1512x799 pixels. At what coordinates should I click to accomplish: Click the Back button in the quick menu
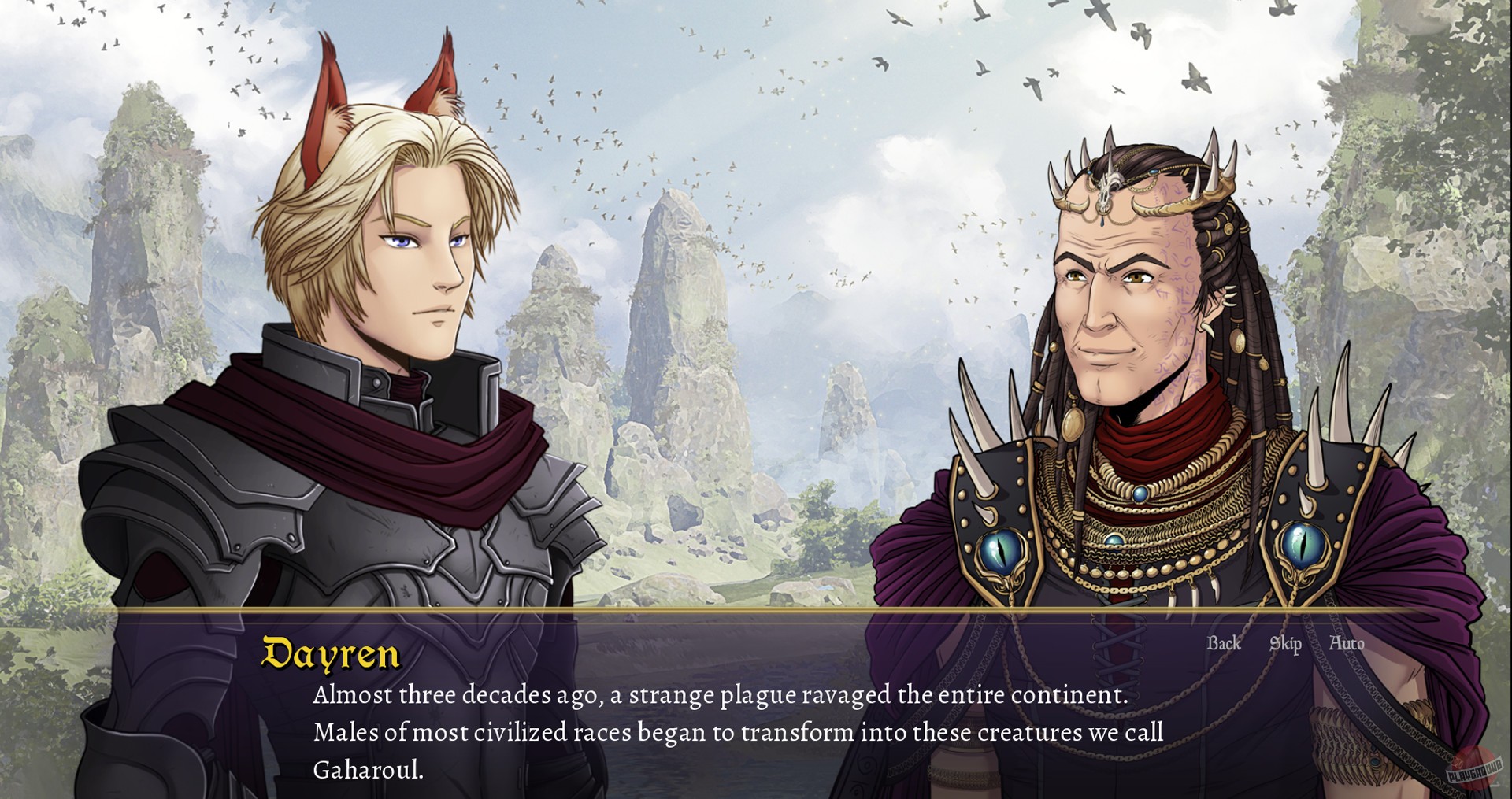tap(1224, 644)
